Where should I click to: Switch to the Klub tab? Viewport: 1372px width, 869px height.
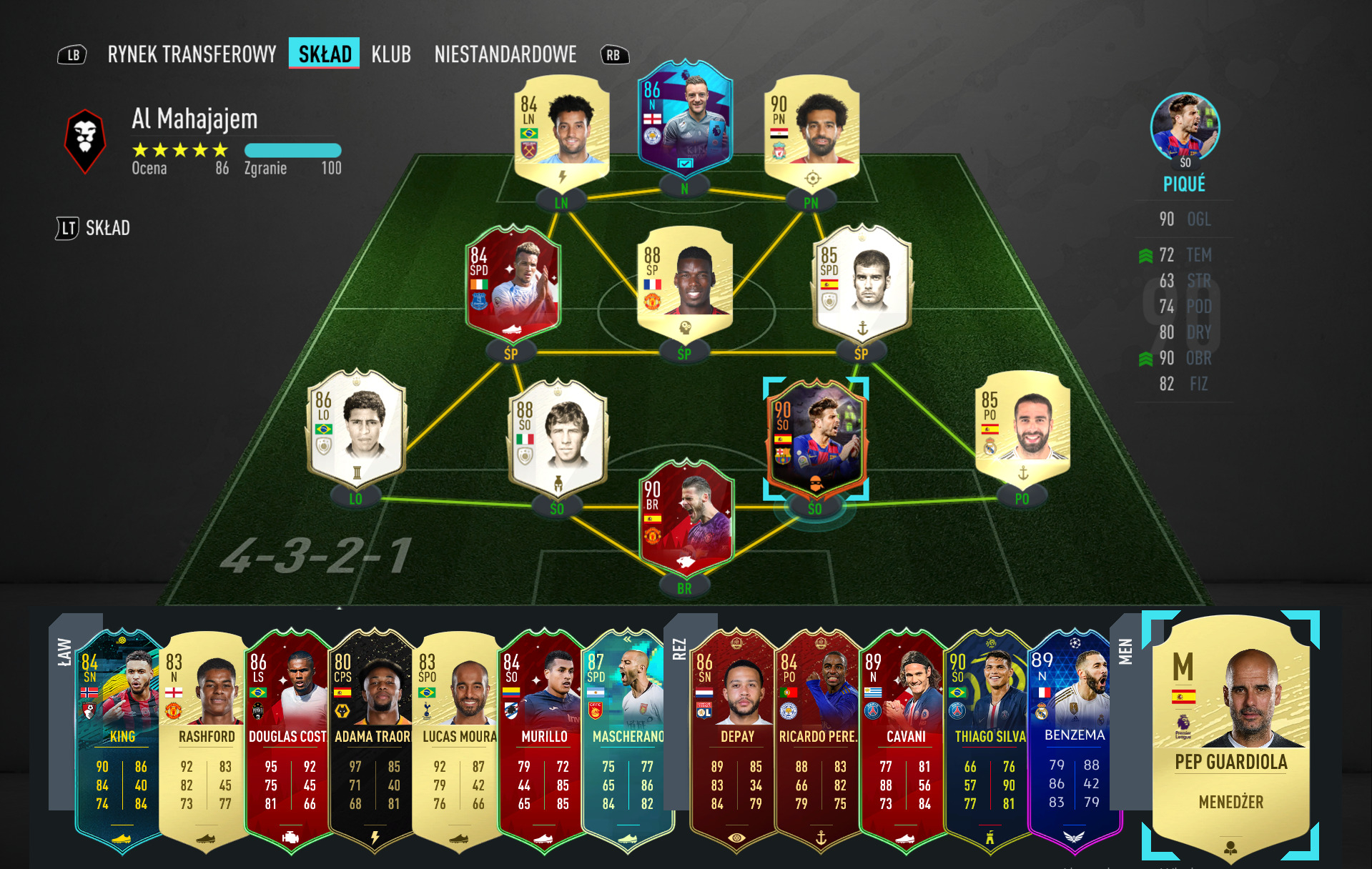click(391, 54)
